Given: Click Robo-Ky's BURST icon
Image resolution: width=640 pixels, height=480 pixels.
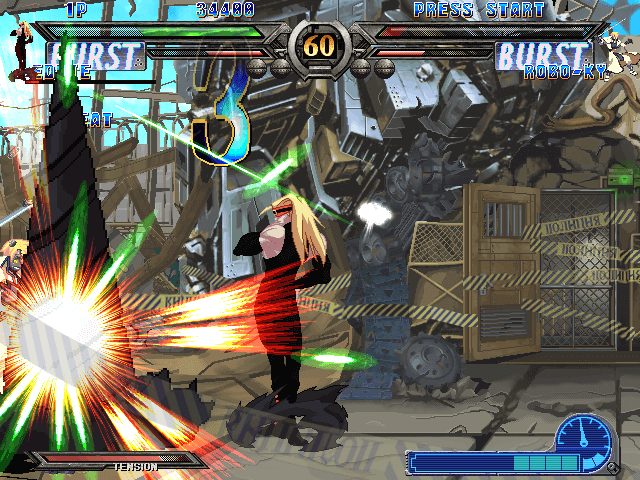Looking at the screenshot, I should tap(543, 56).
